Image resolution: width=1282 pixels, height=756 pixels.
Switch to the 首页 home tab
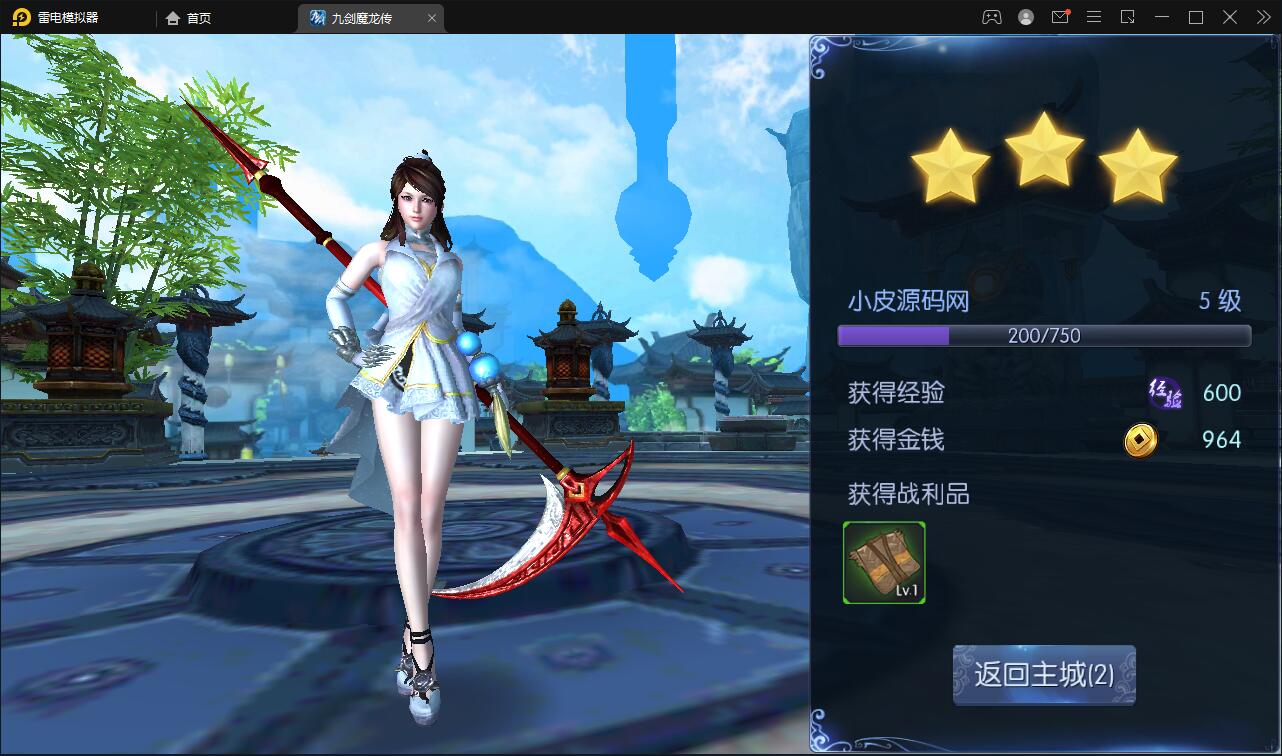coord(189,18)
